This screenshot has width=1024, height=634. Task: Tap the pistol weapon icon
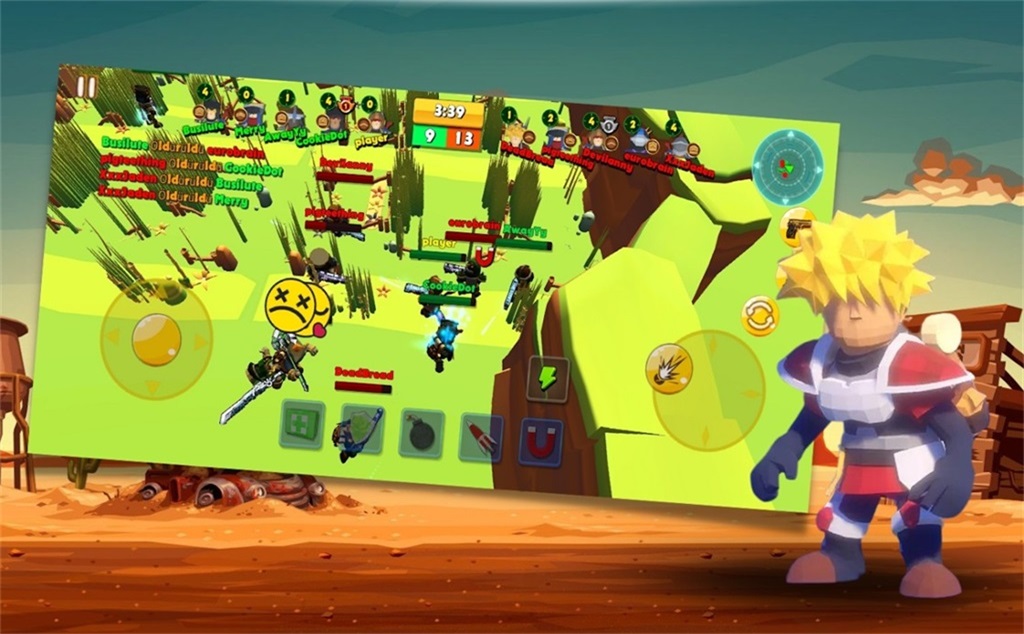(x=796, y=228)
